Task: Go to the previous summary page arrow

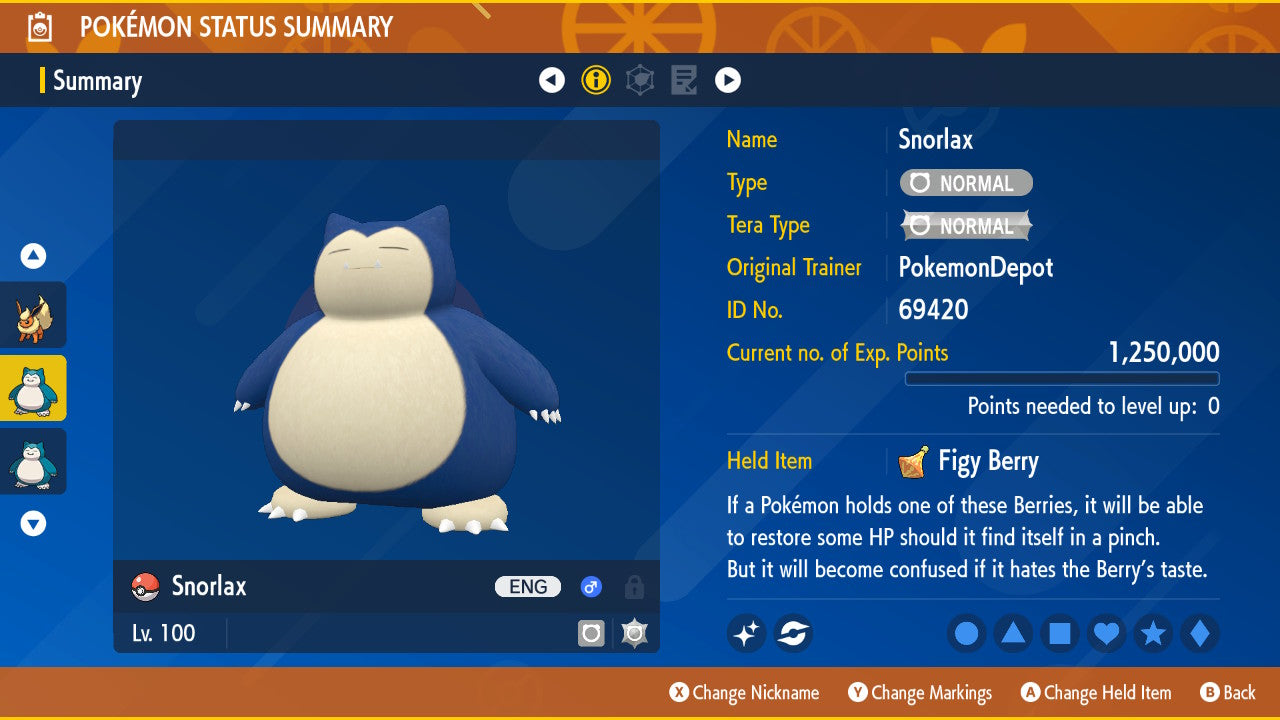Action: pyautogui.click(x=552, y=80)
